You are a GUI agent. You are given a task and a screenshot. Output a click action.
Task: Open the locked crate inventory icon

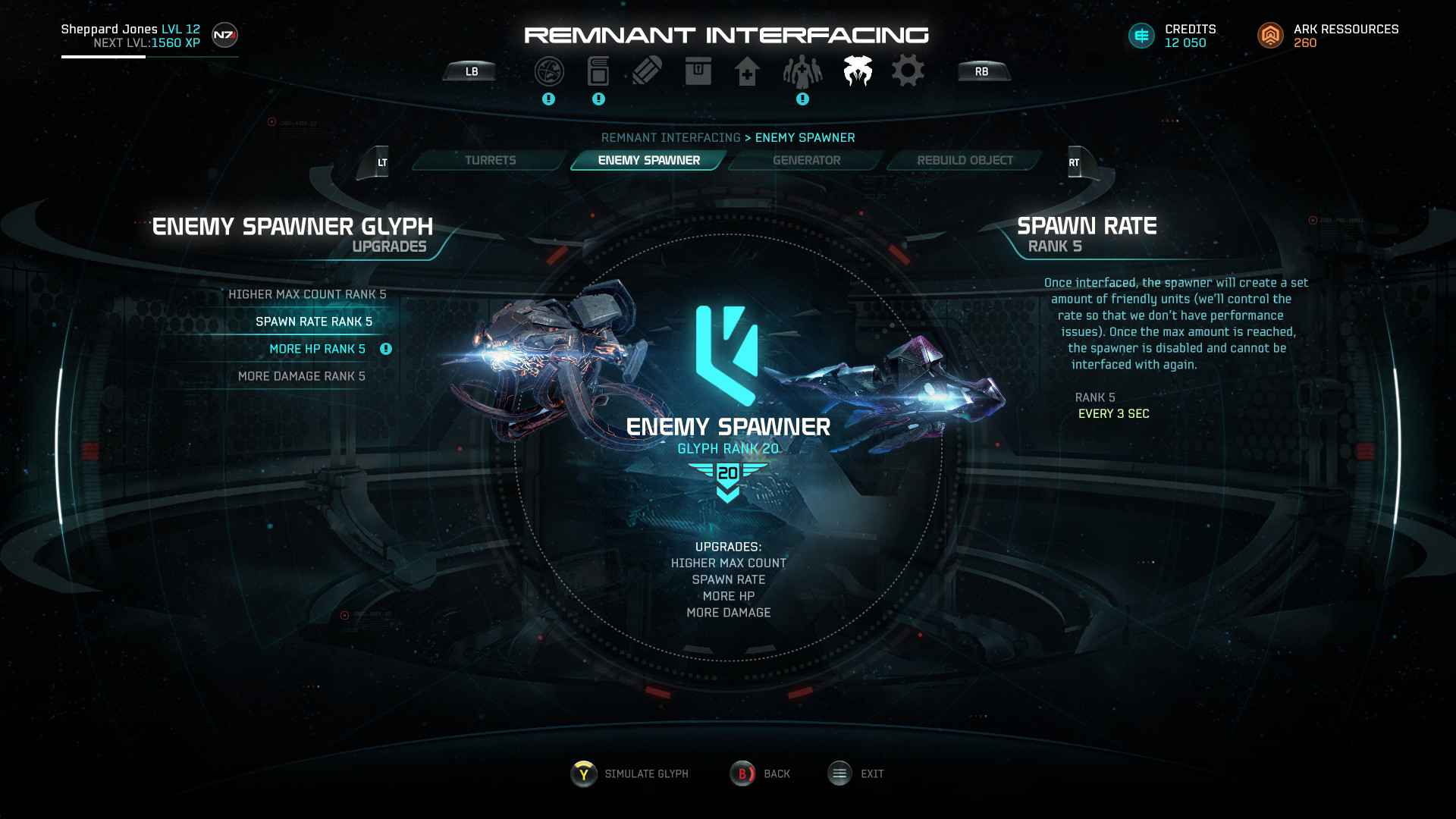point(698,71)
